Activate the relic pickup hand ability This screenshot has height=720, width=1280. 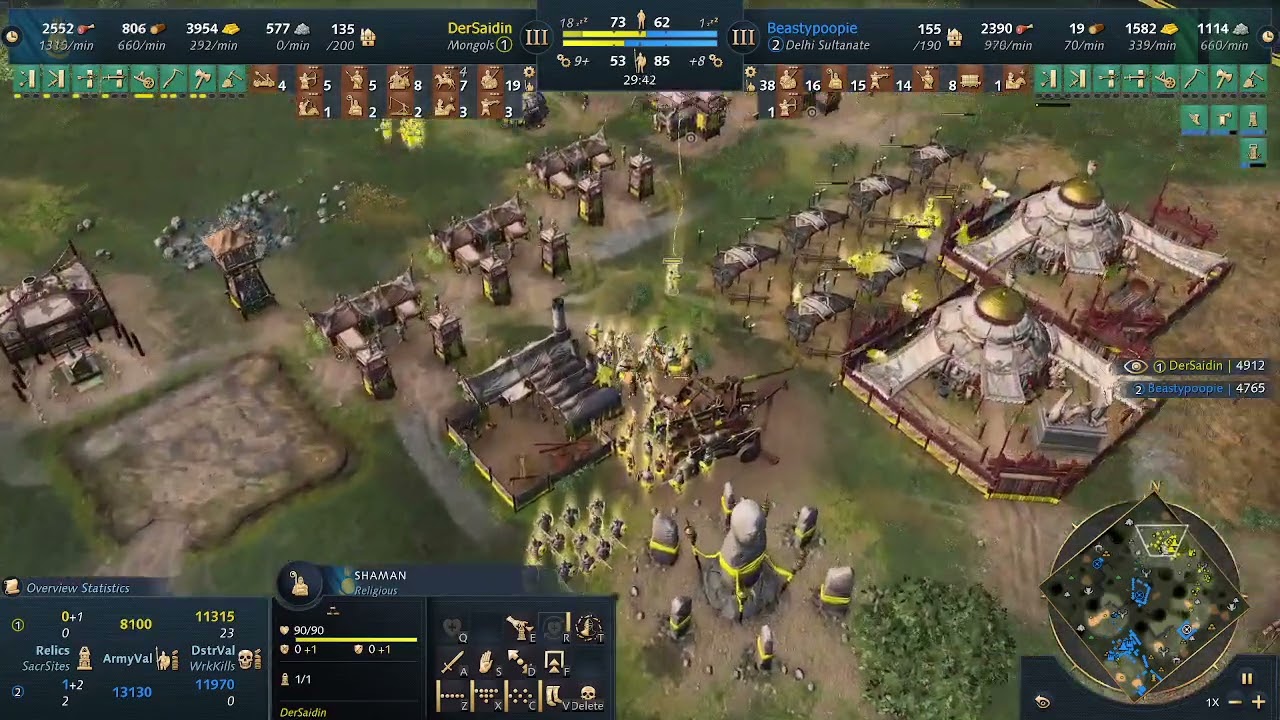coord(519,629)
